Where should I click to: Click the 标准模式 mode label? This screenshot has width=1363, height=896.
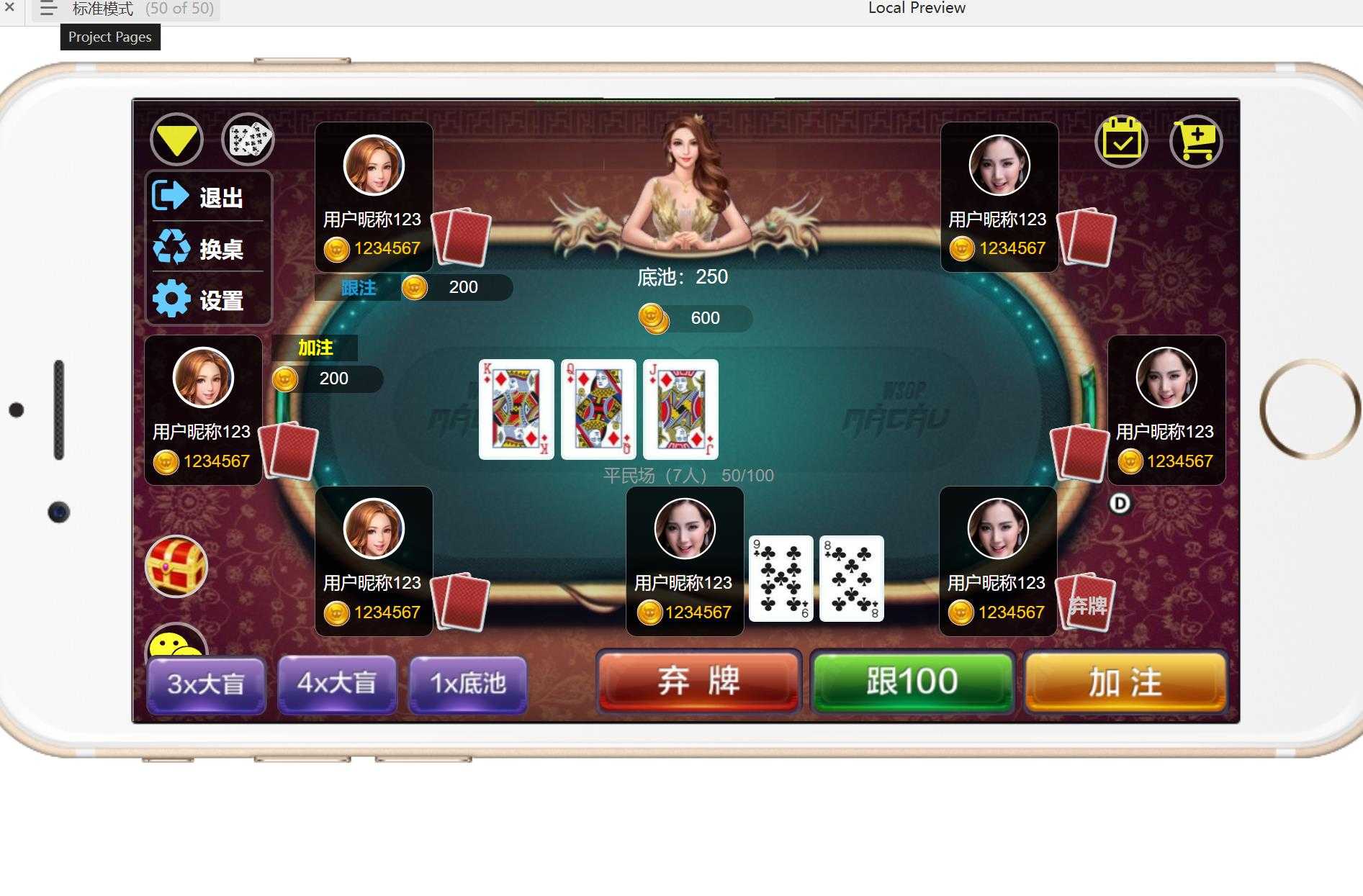point(103,9)
